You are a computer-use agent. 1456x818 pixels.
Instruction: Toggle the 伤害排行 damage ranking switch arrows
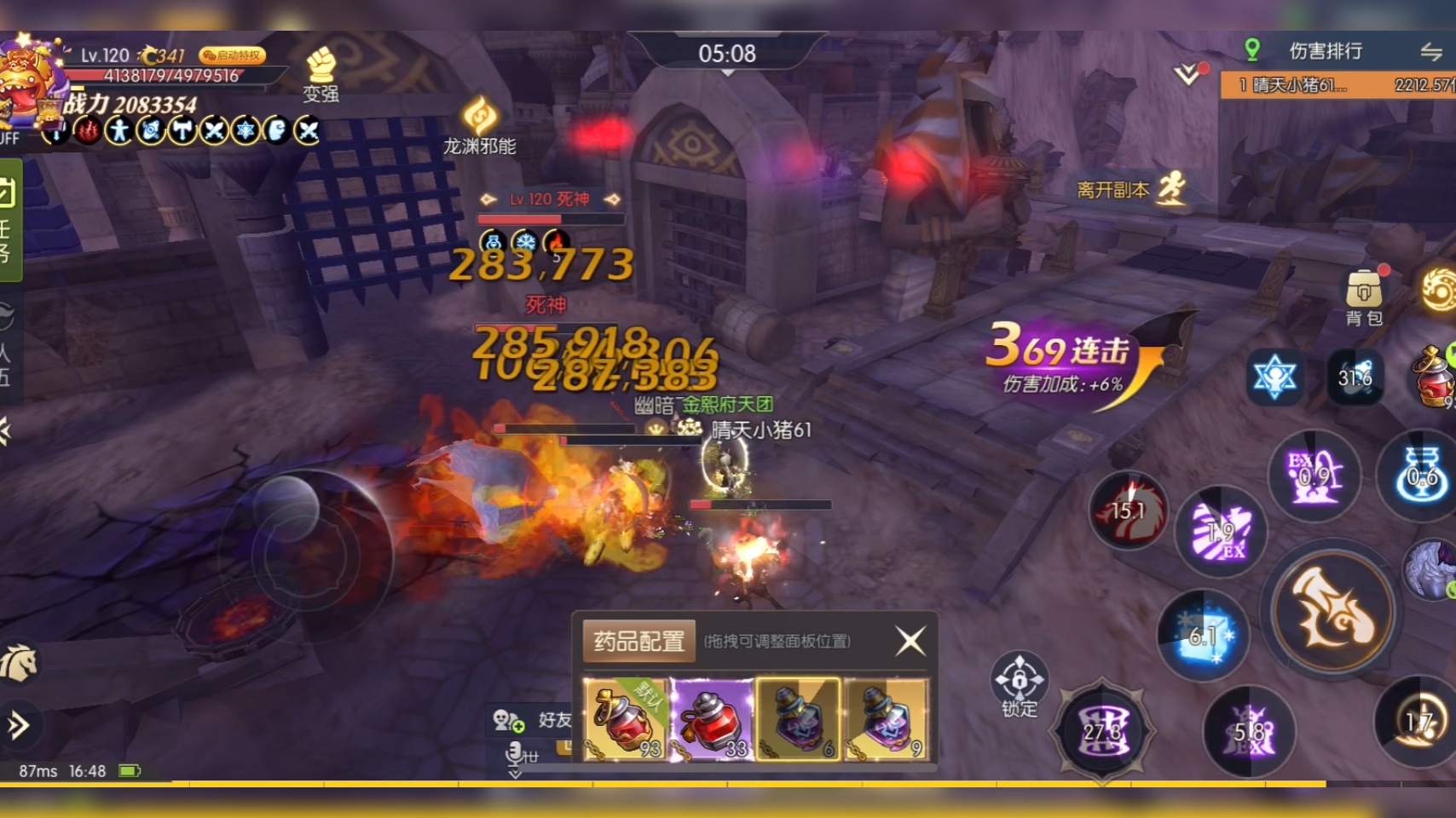click(1432, 52)
